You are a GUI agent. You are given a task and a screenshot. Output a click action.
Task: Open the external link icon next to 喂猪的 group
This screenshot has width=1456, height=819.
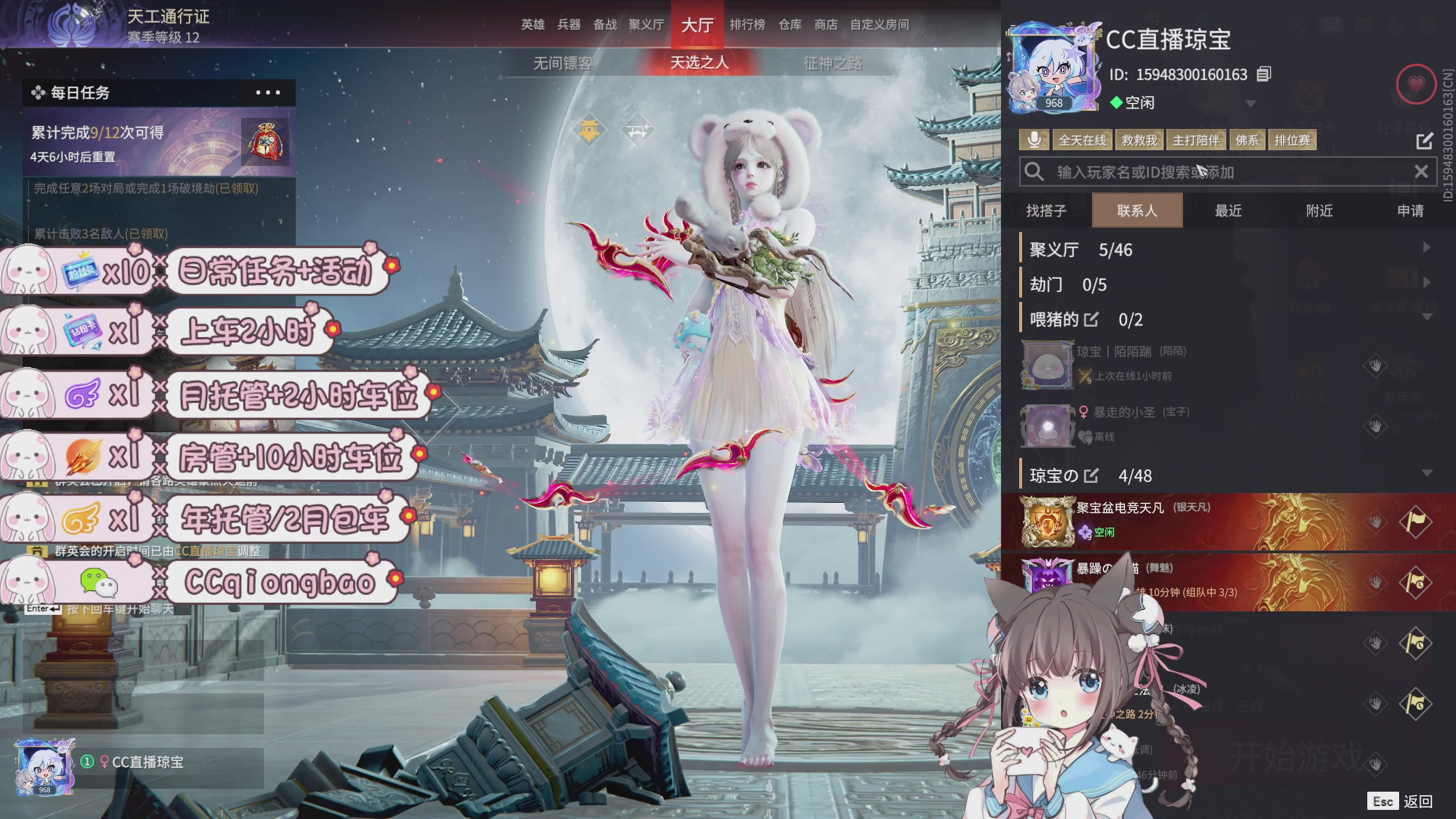click(x=1091, y=319)
